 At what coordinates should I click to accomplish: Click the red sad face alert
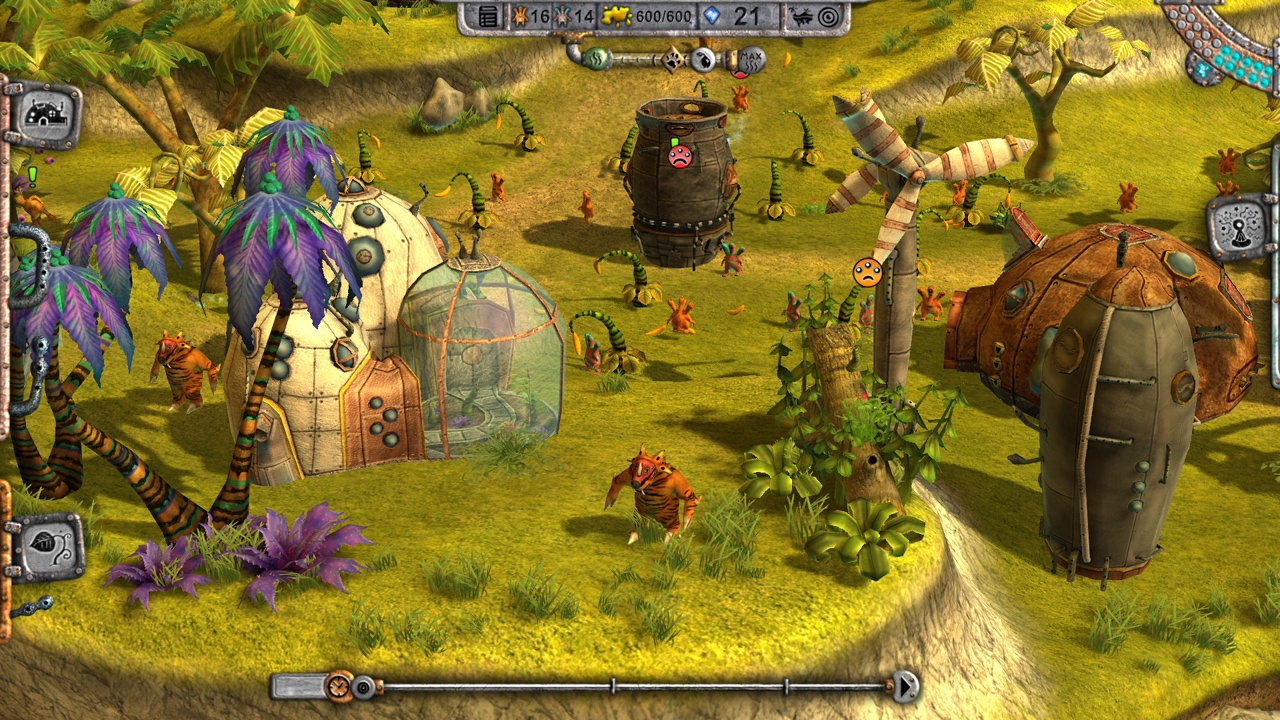(x=680, y=156)
